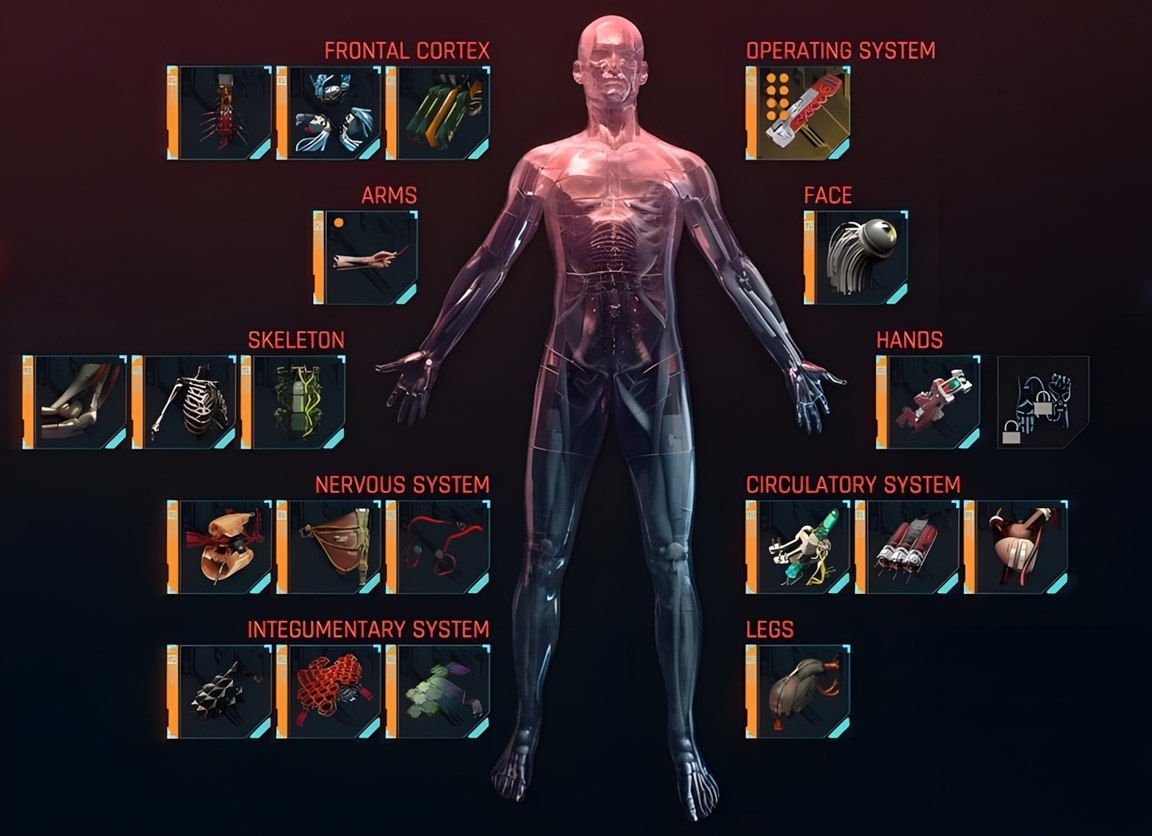Open the brown pouch Nervous System slot
Viewport: 1152px width, 836px height.
pyautogui.click(x=329, y=547)
